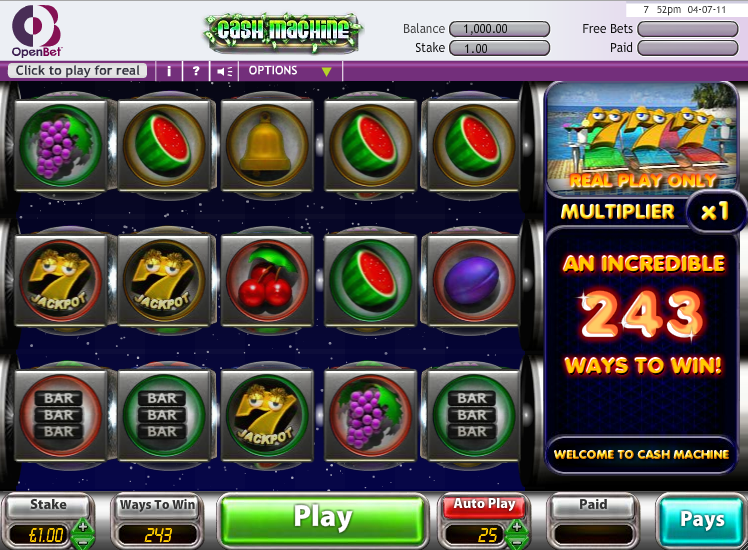
Task: Expand the OPTIONS dropdown
Action: click(x=289, y=71)
